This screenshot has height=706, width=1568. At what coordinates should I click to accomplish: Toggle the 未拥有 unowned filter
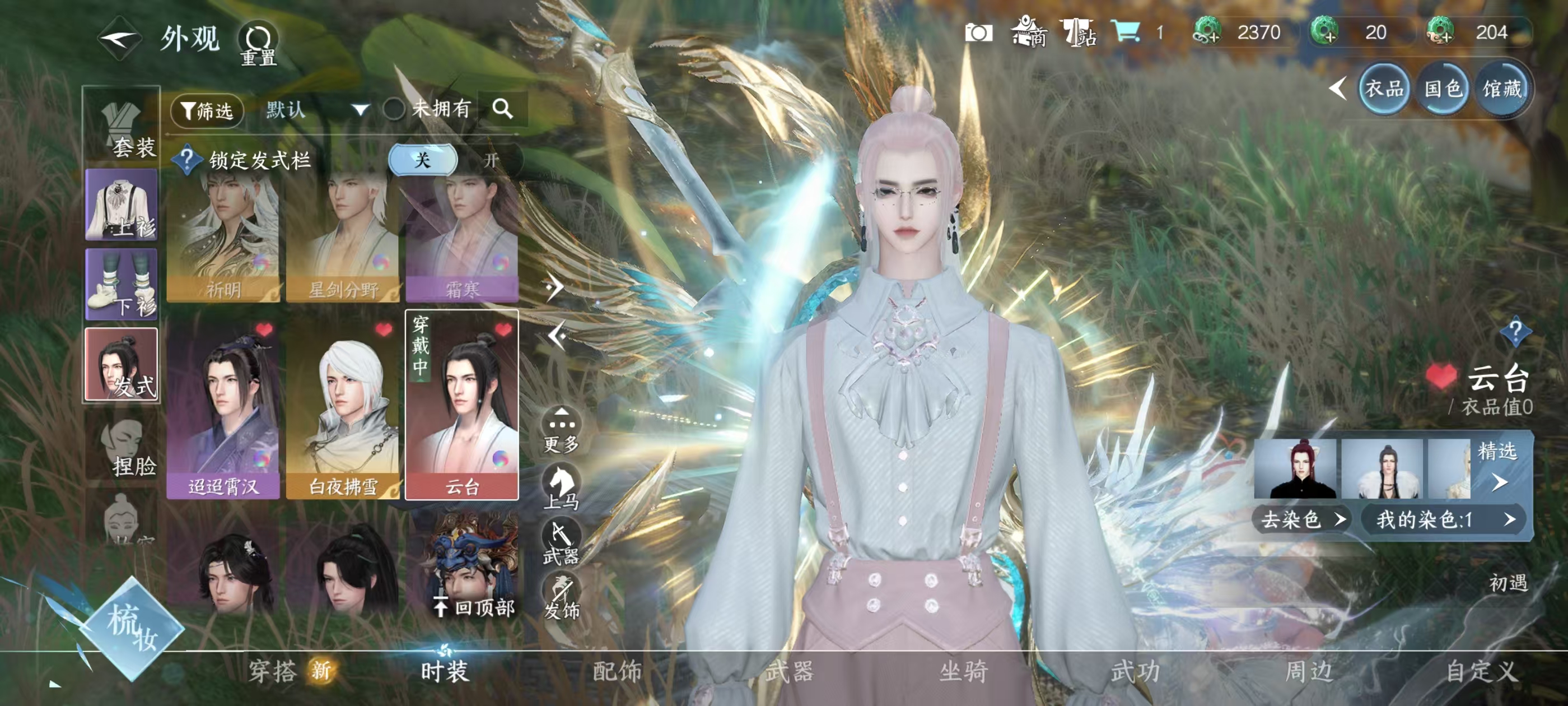click(394, 110)
